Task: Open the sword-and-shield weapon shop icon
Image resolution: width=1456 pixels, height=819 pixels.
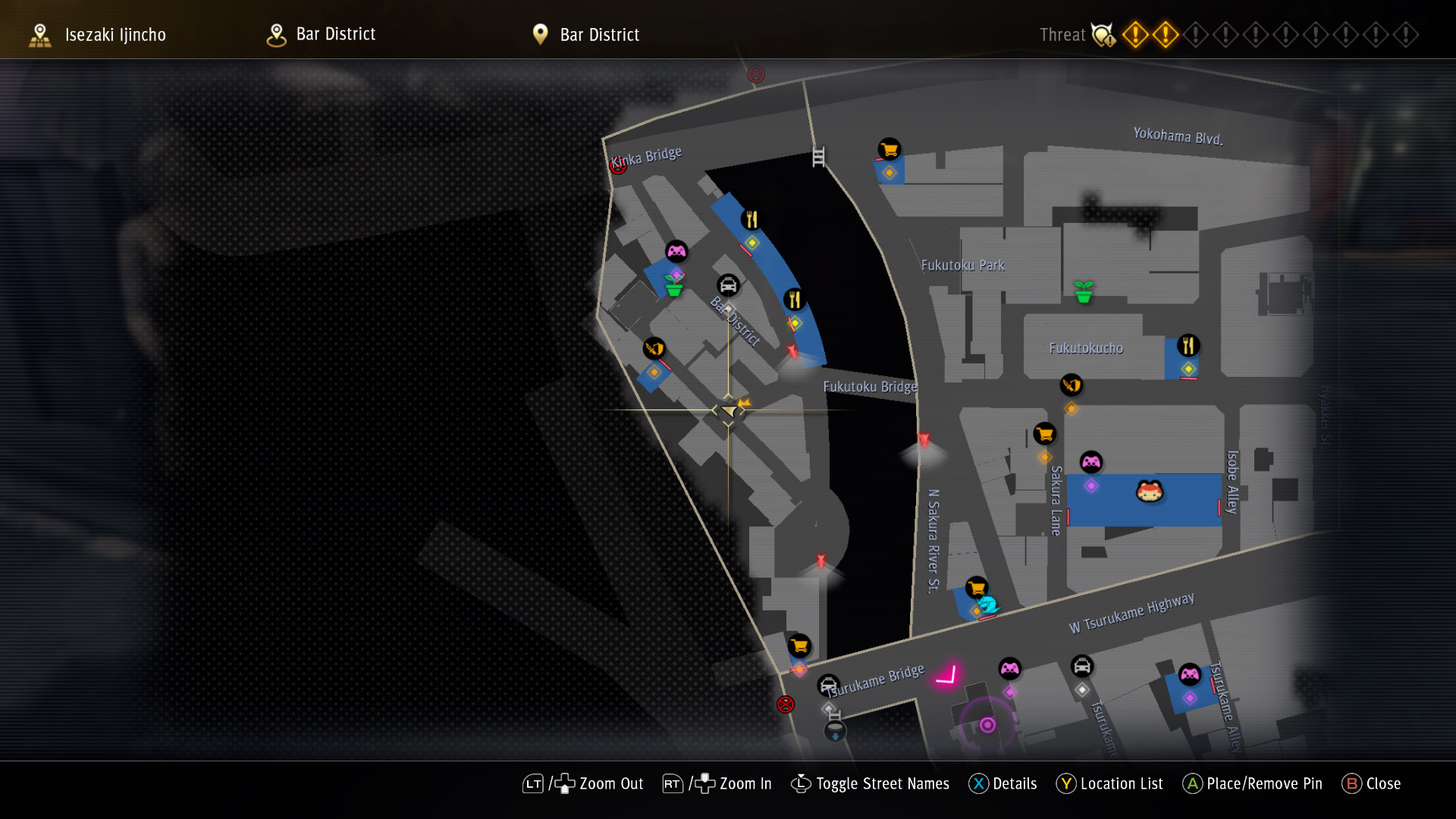Action: 654,349
